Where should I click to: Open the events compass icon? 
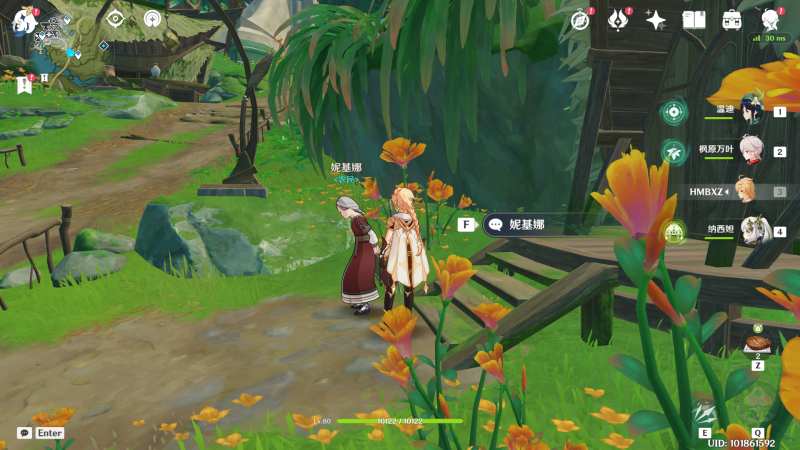point(580,20)
